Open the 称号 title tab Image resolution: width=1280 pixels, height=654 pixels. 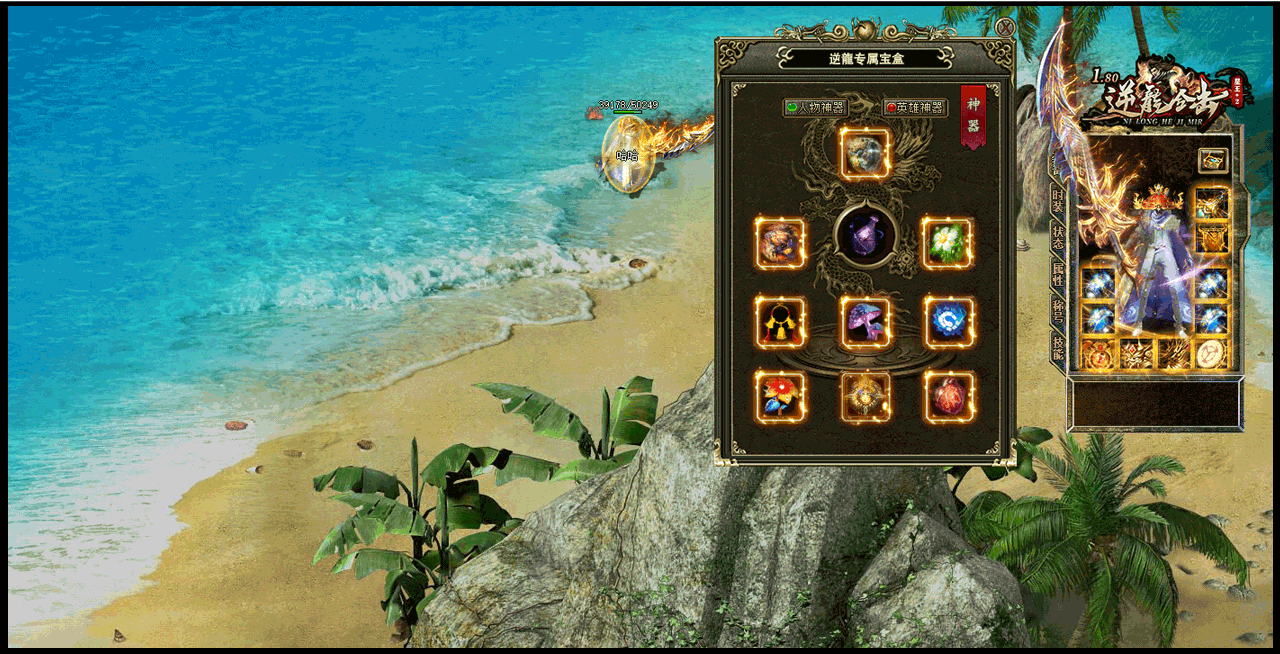pos(1058,309)
